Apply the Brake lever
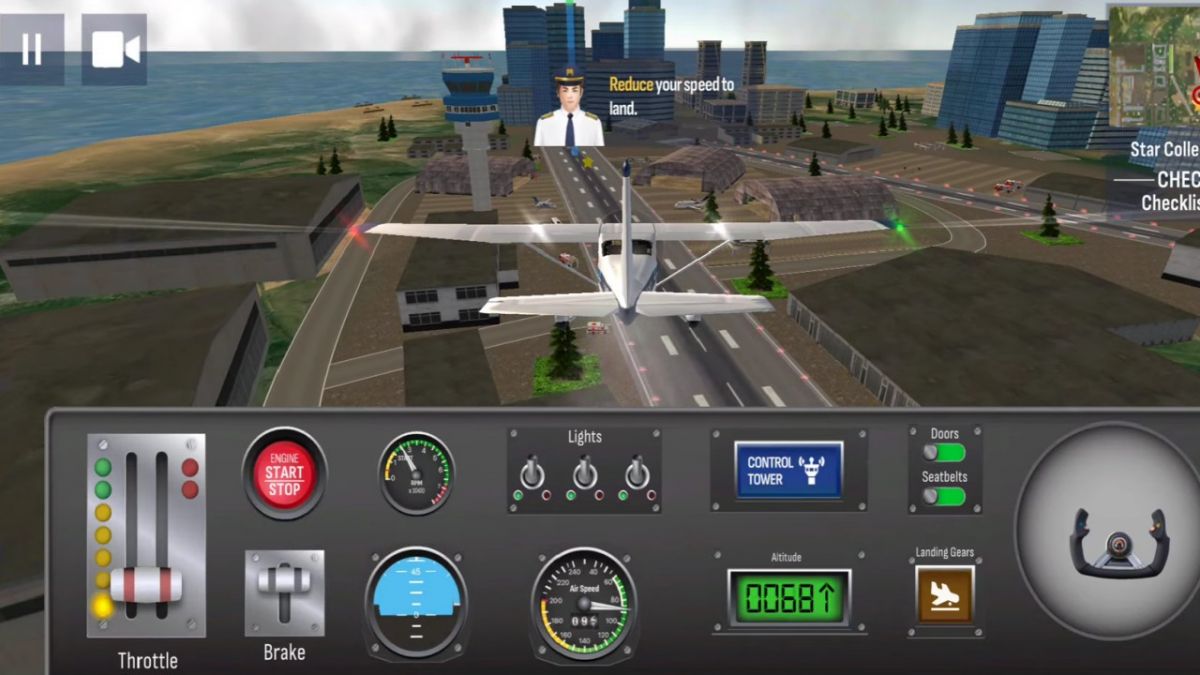The image size is (1200, 675). point(284,590)
